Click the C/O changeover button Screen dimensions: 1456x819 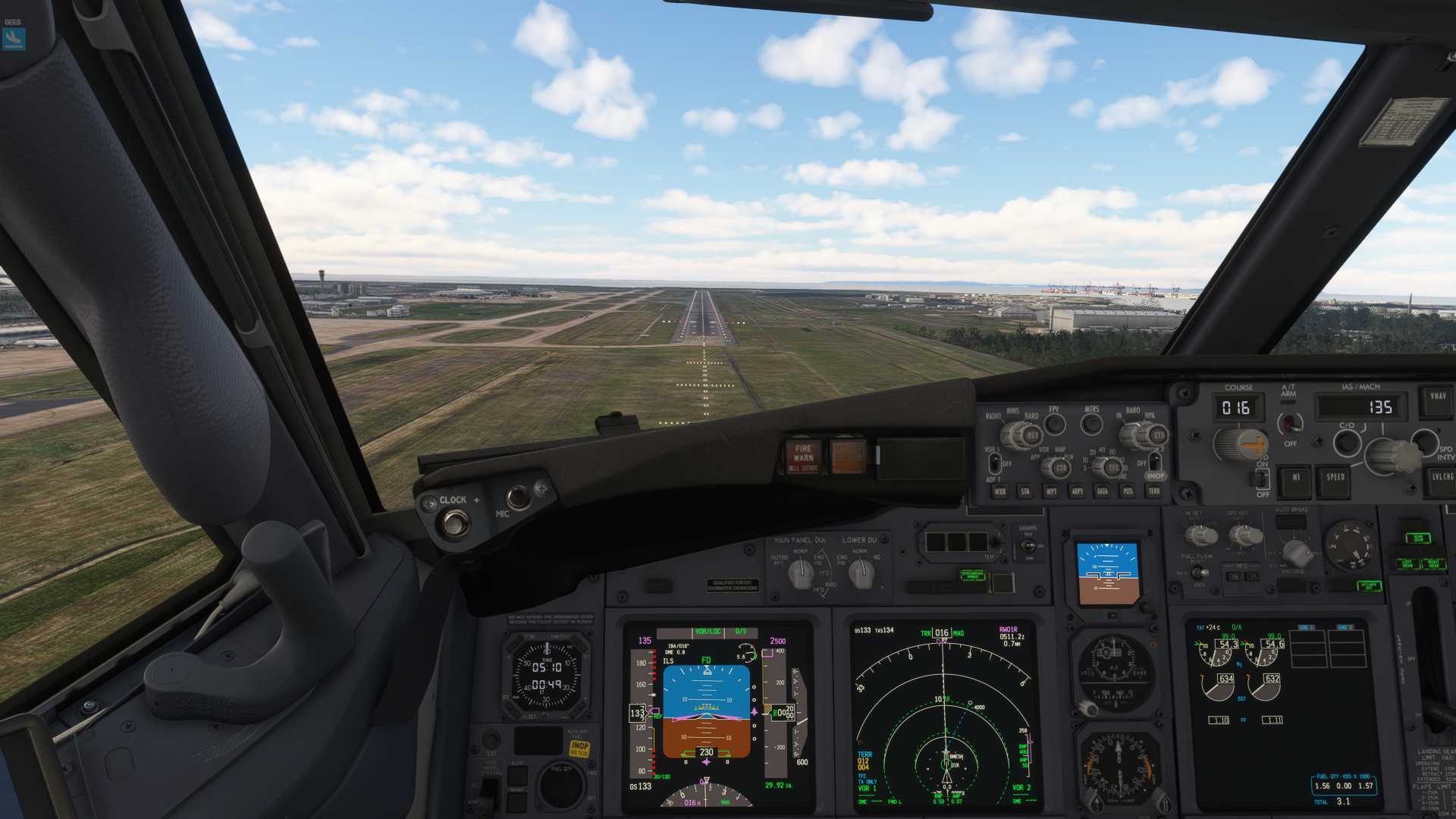coord(1348,441)
